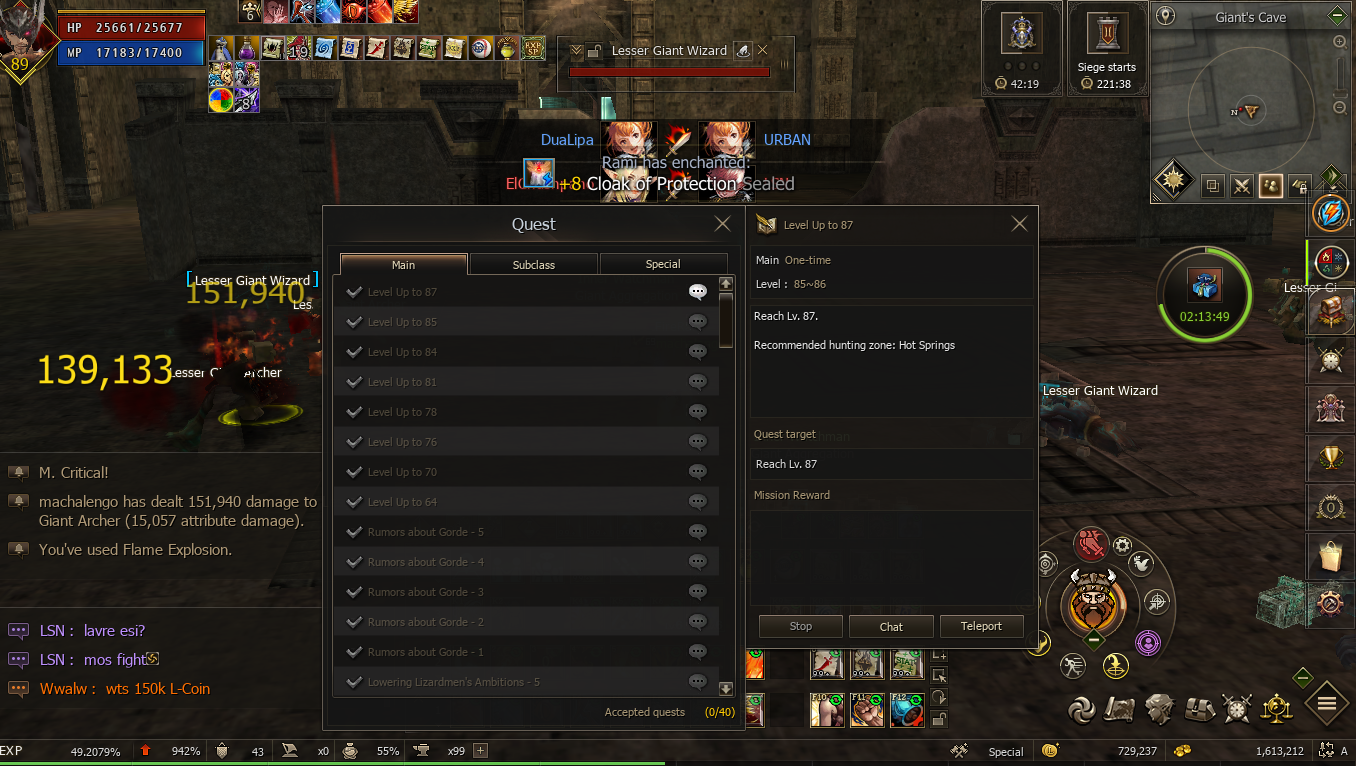The height and width of the screenshot is (766, 1356).
Task: Choose the Rumors about Gorde - 5 quest
Action: (x=426, y=532)
